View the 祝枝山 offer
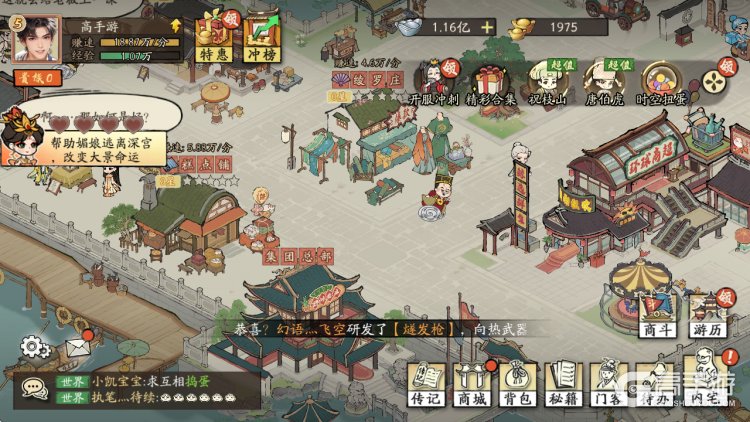The image size is (750, 422). pyautogui.click(x=545, y=82)
